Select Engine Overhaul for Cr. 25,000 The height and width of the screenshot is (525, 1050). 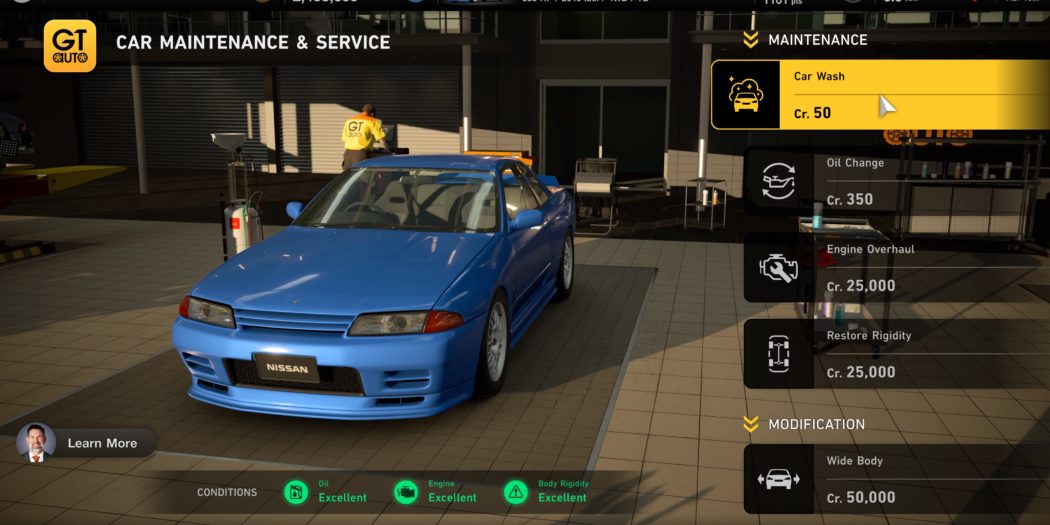pos(895,268)
